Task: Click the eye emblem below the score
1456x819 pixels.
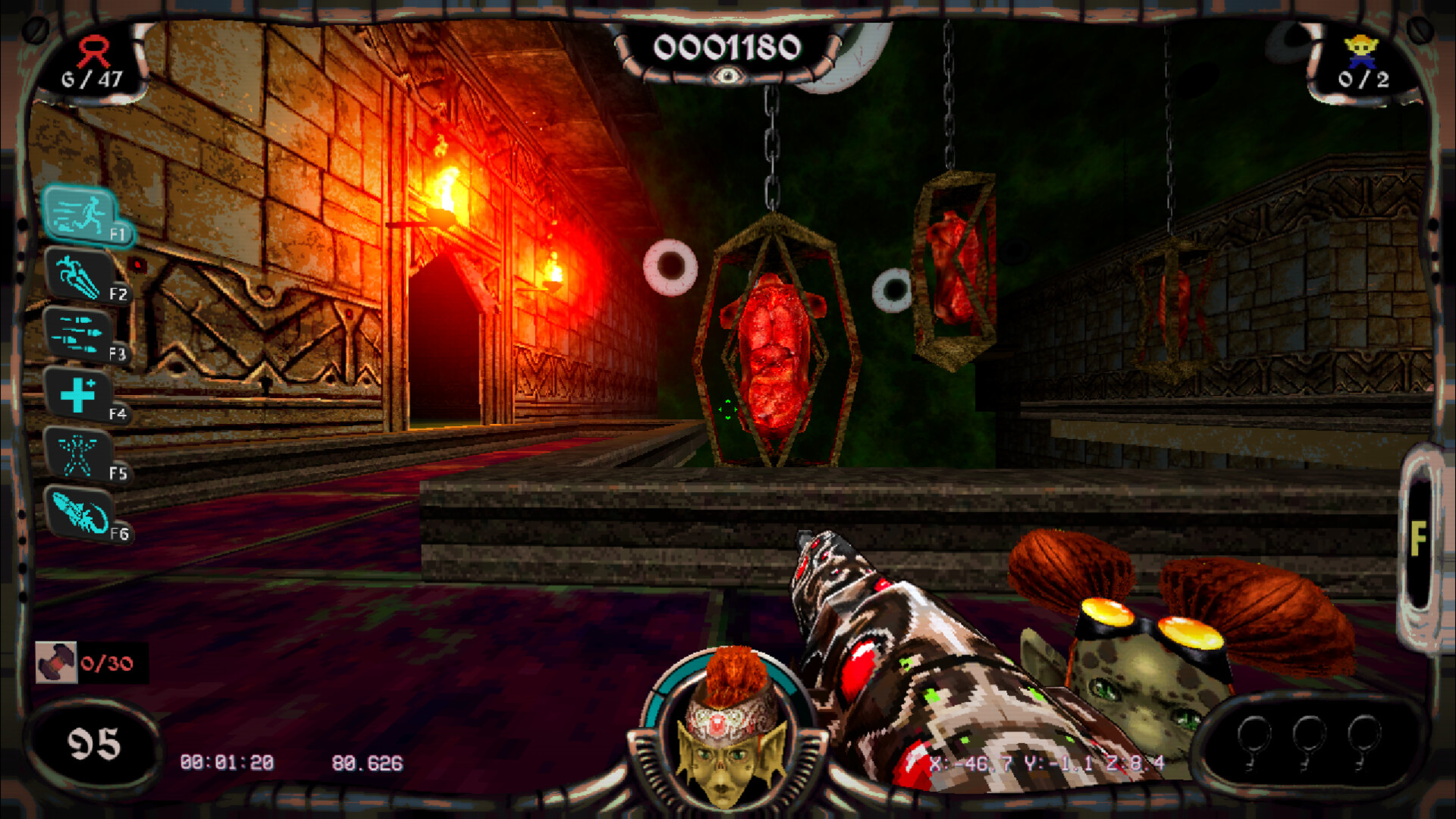Action: click(727, 77)
